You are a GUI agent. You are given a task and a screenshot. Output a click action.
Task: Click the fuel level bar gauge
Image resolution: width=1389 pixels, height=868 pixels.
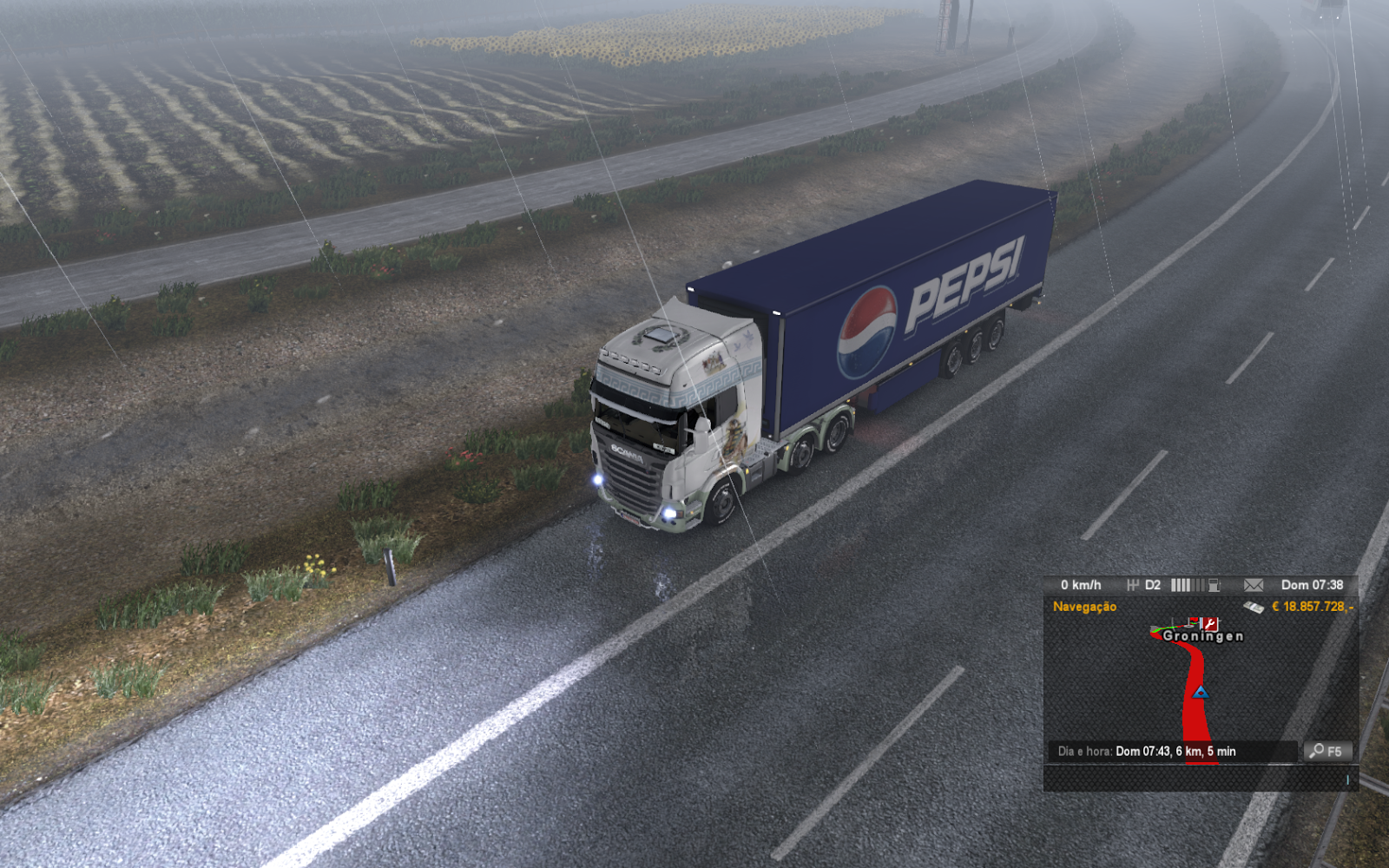pyautogui.click(x=1186, y=584)
